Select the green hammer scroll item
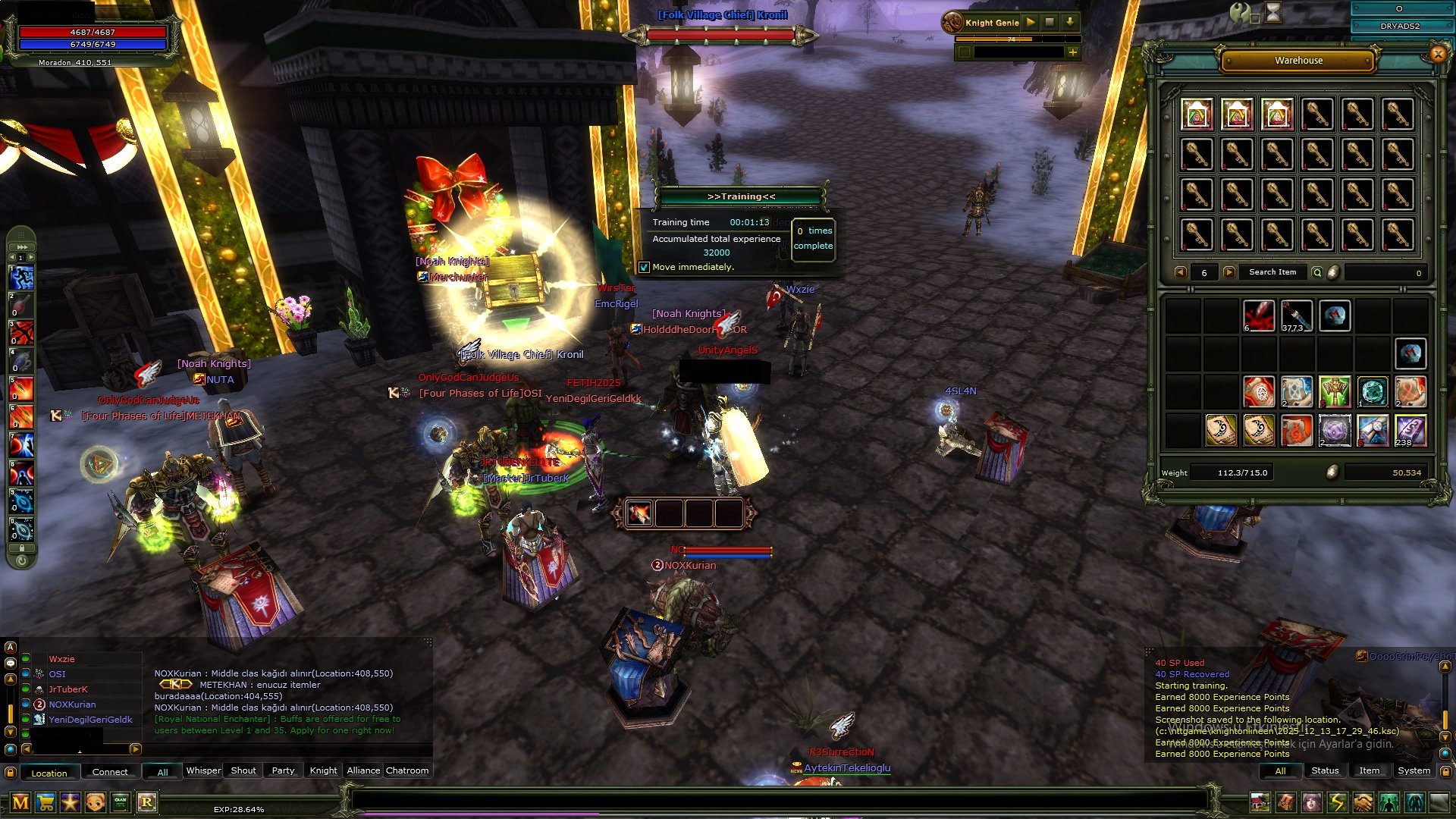Screen dimensions: 1456x819 pyautogui.click(x=1335, y=392)
